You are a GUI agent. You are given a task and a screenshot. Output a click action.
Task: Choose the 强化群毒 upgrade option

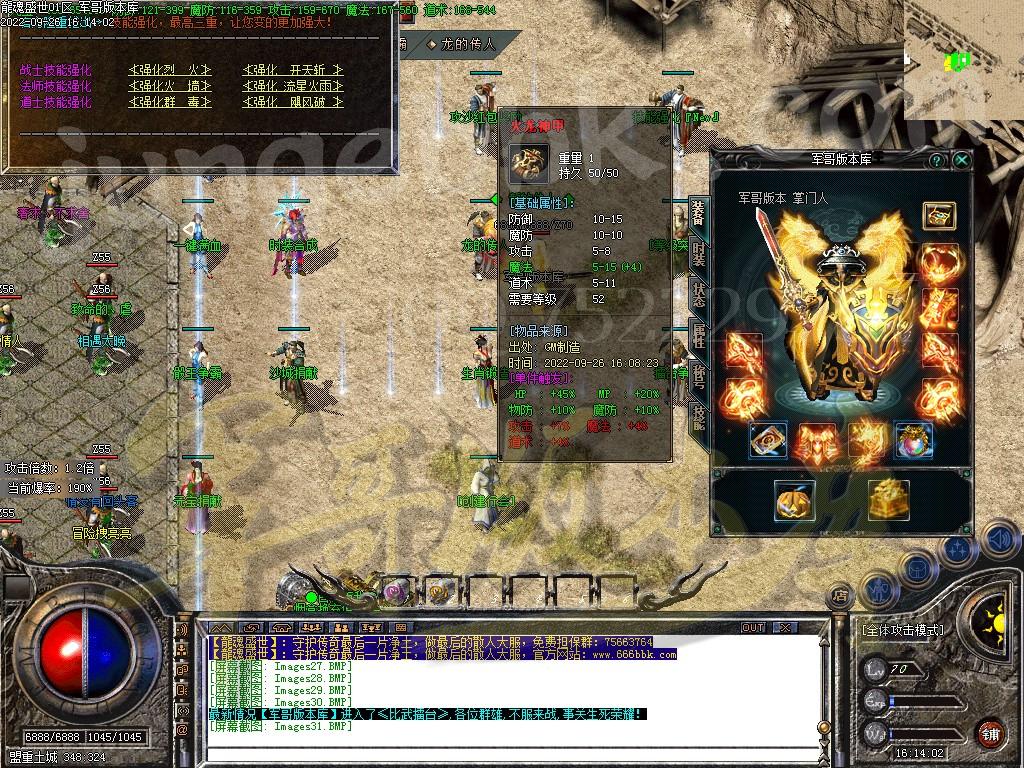pyautogui.click(x=170, y=102)
